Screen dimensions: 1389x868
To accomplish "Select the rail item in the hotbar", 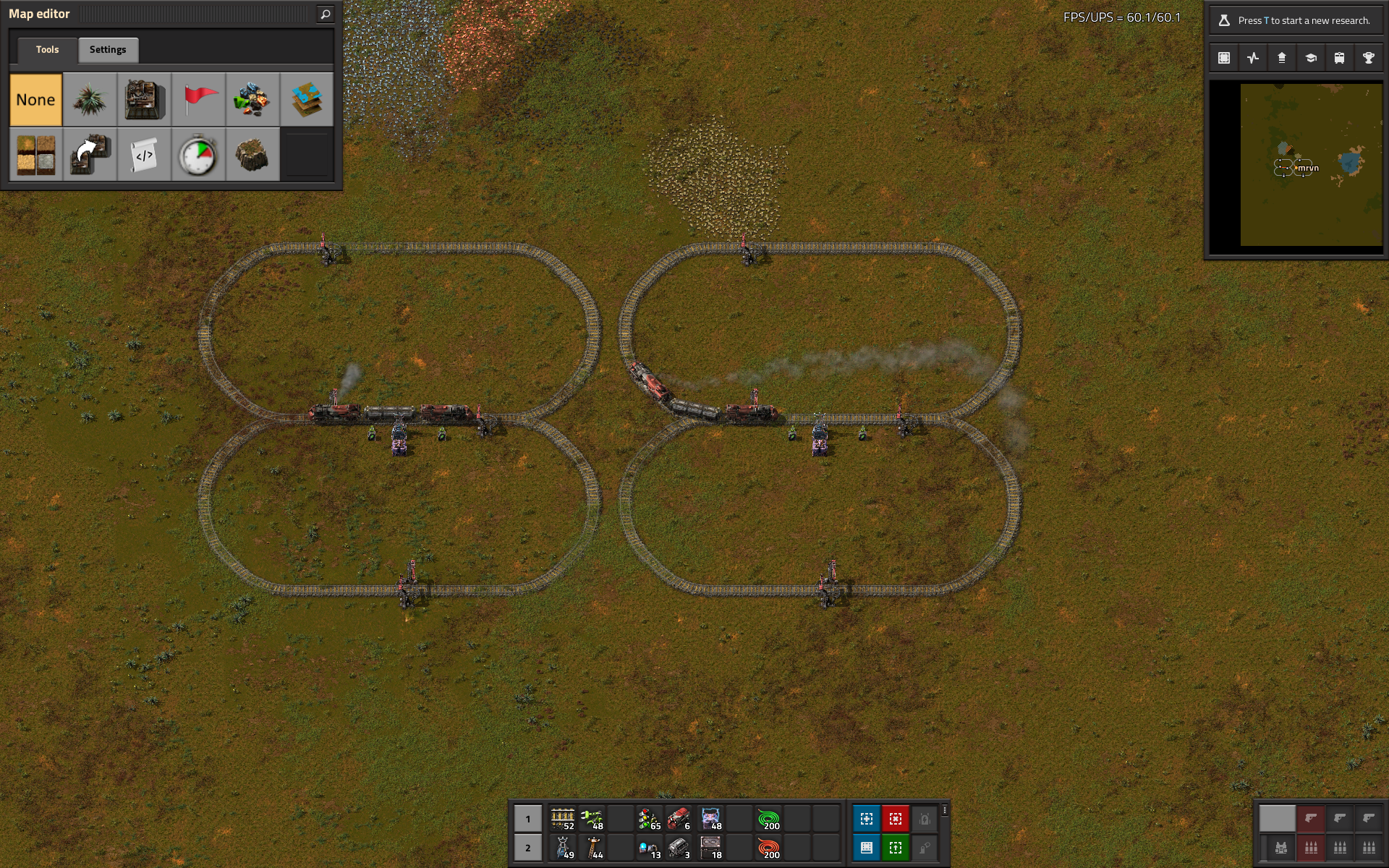I will tap(562, 819).
